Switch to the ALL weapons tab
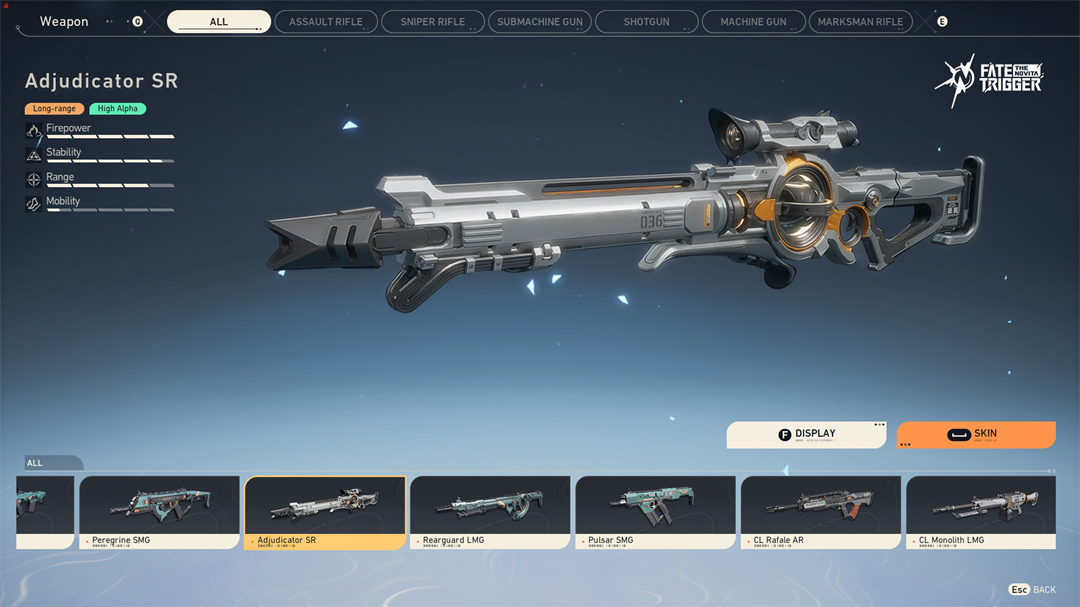Viewport: 1080px width, 607px height. click(x=218, y=22)
